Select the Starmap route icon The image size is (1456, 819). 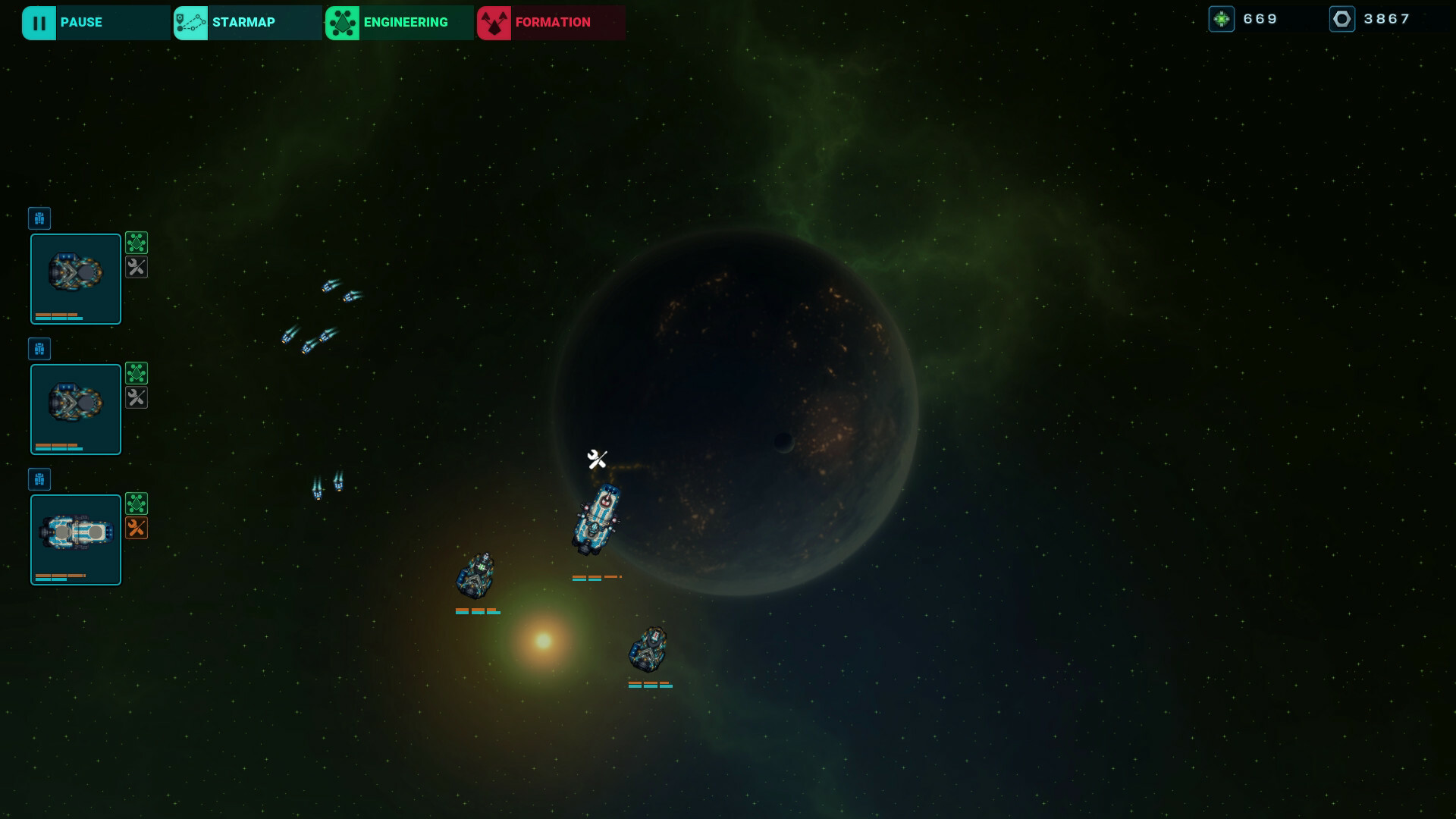coord(190,22)
